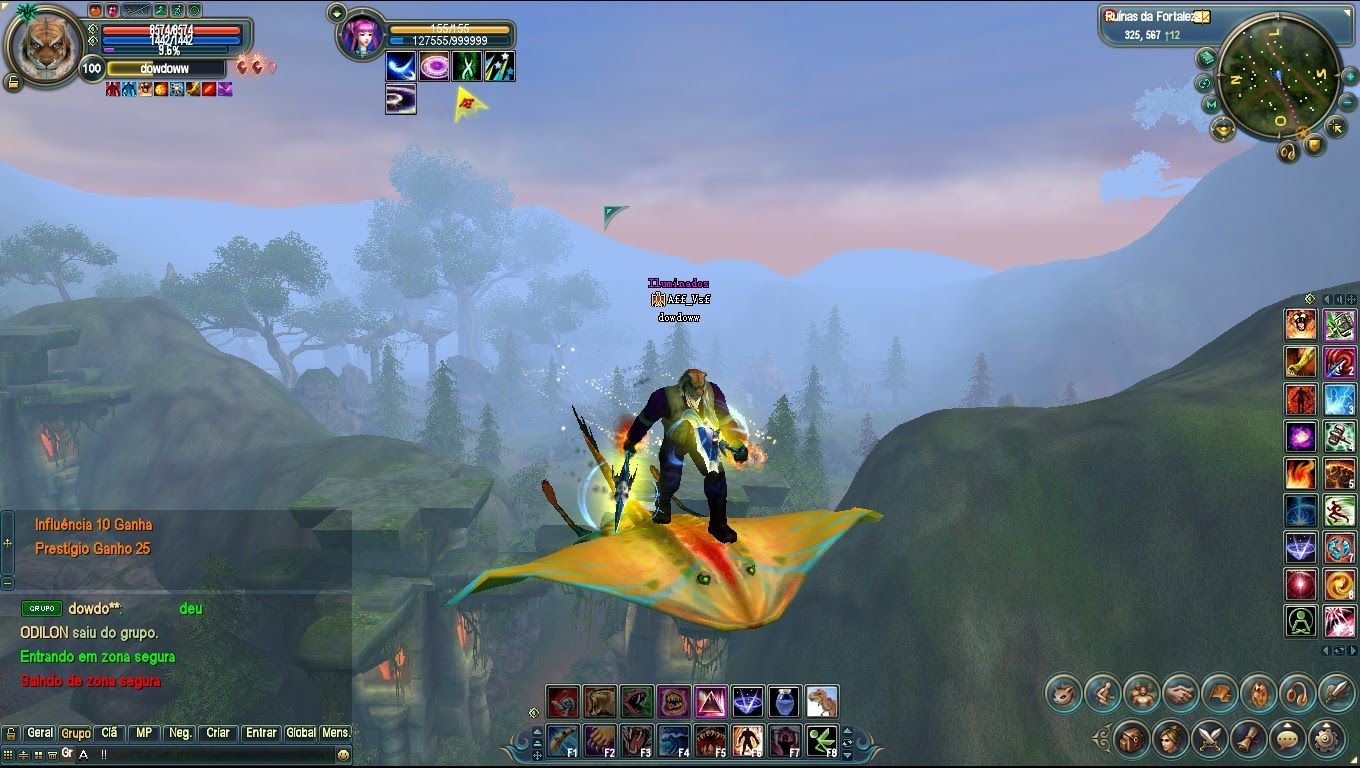
Task: Activate the F8 green running figure skill
Action: (x=822, y=741)
